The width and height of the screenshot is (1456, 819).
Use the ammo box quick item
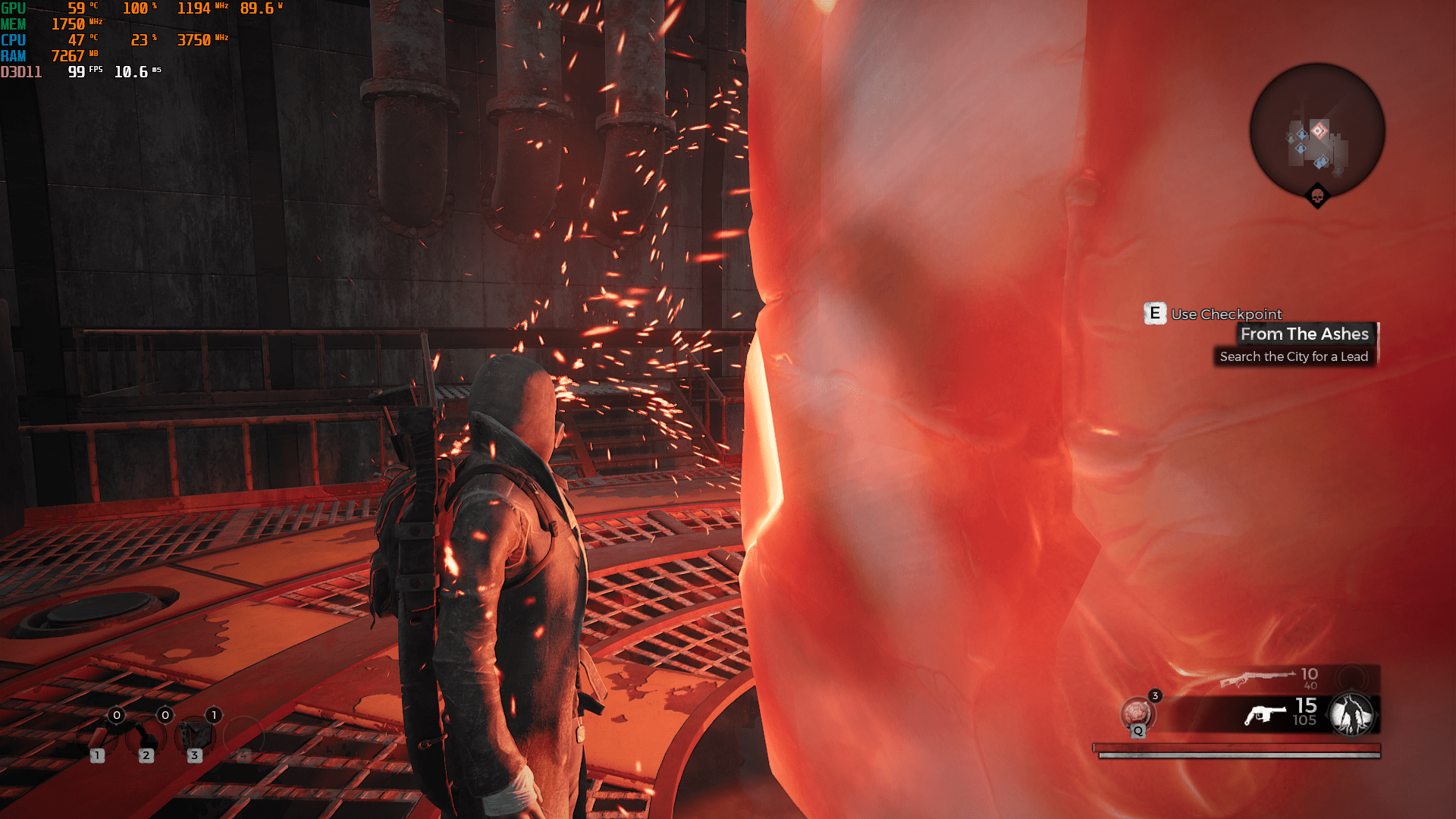(194, 735)
